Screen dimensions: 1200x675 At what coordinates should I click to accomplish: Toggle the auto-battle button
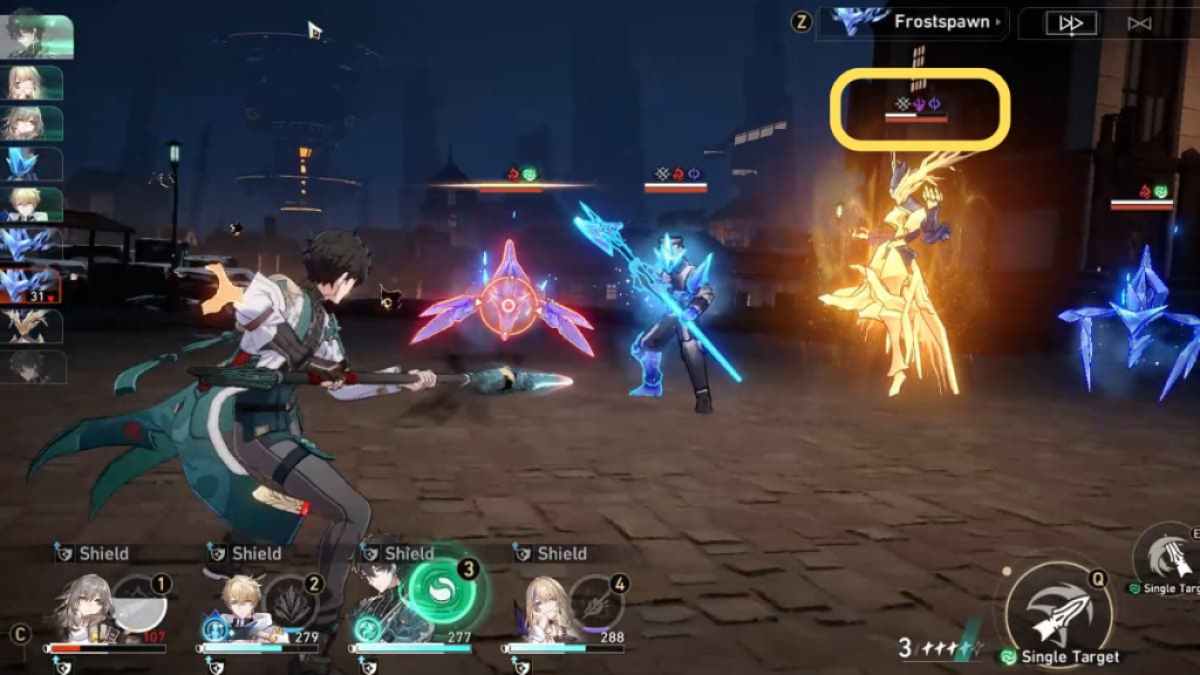click(x=1139, y=23)
